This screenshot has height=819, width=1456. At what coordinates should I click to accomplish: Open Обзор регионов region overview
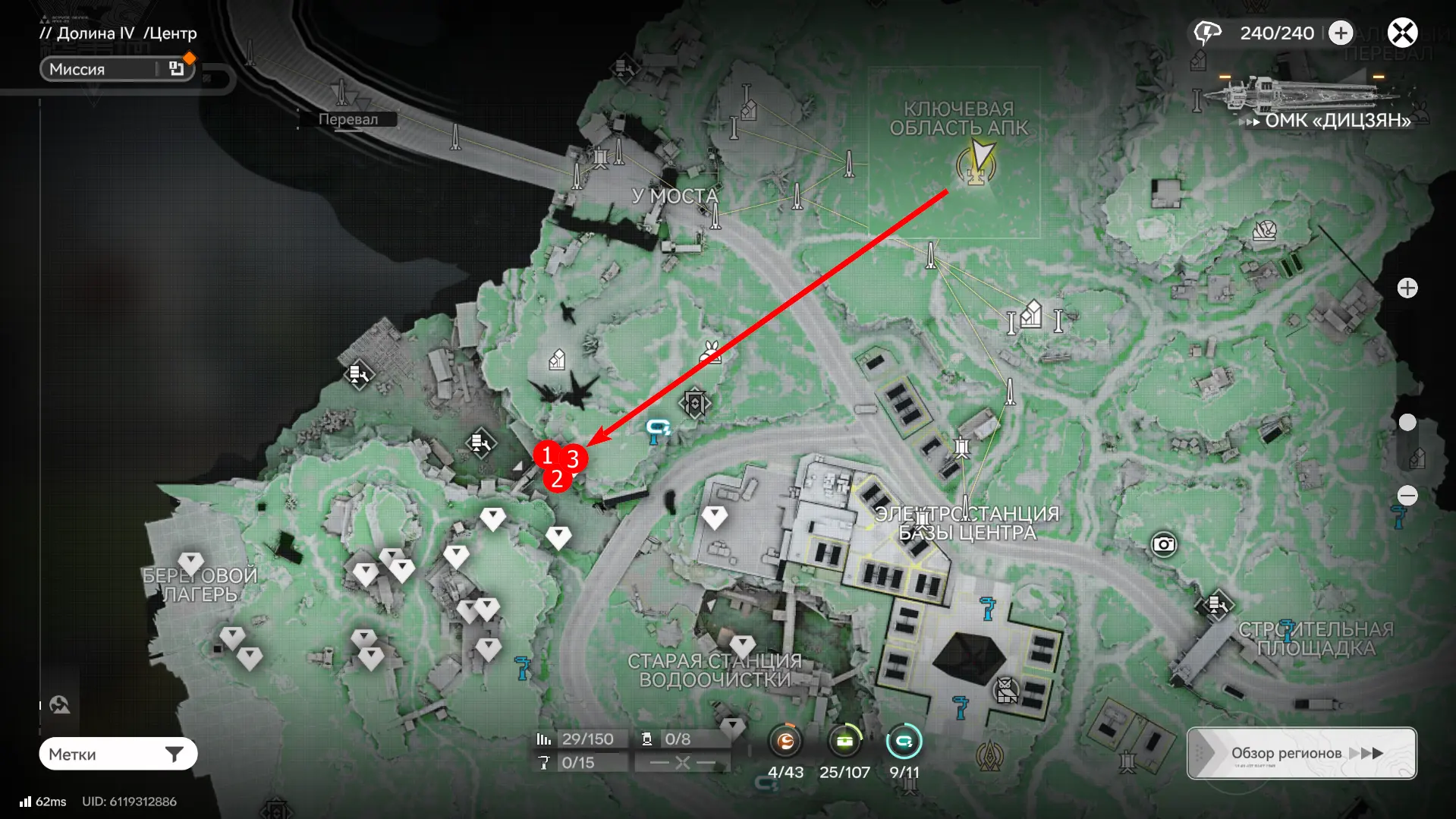[x=1301, y=753]
